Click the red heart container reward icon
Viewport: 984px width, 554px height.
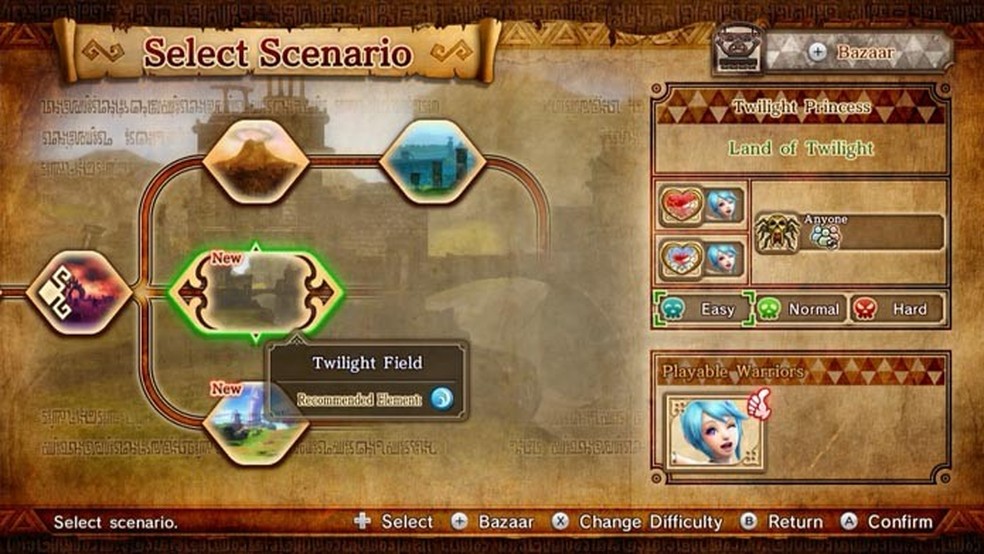pyautogui.click(x=682, y=206)
